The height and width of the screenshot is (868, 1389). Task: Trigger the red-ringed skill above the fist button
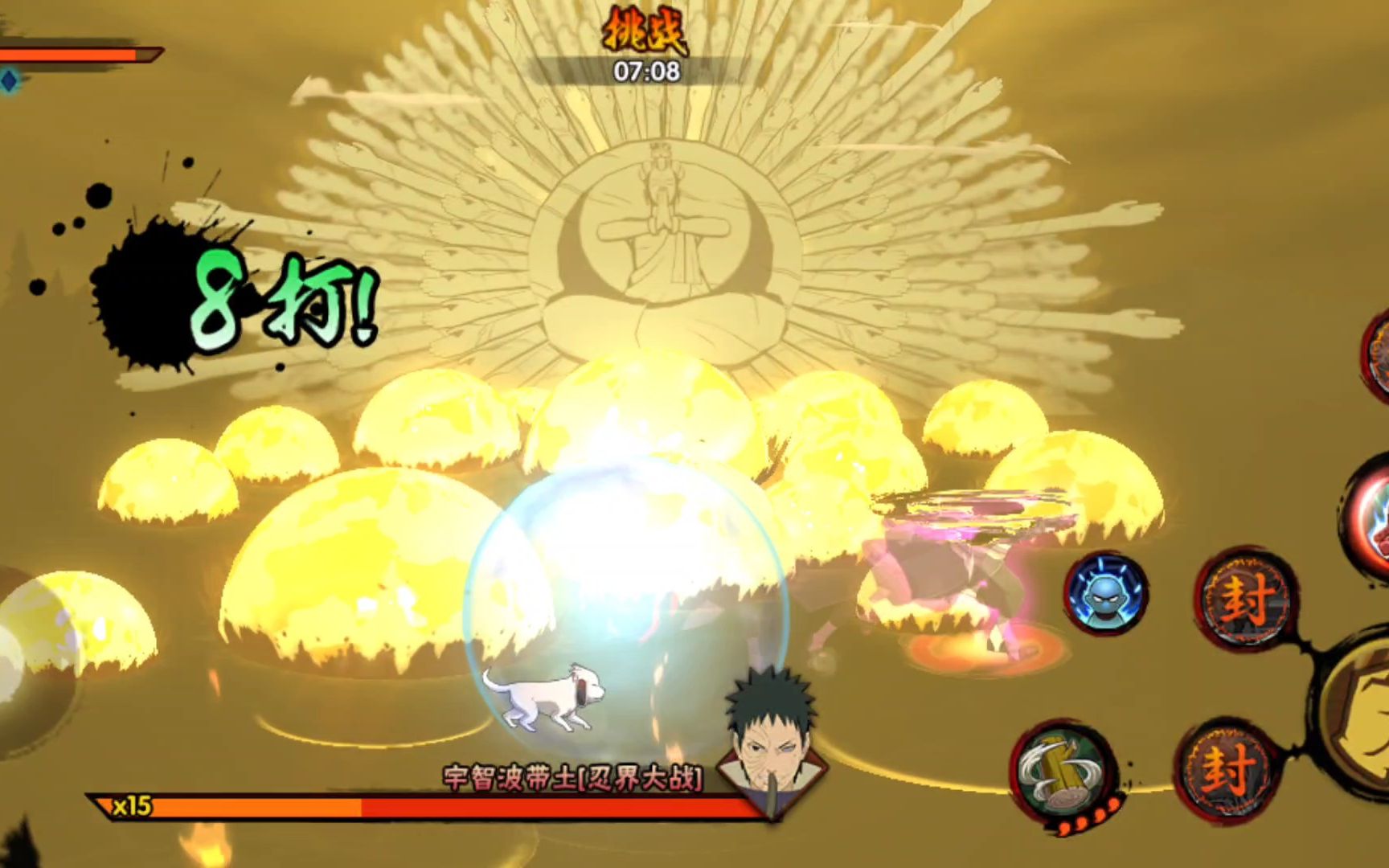[1371, 514]
